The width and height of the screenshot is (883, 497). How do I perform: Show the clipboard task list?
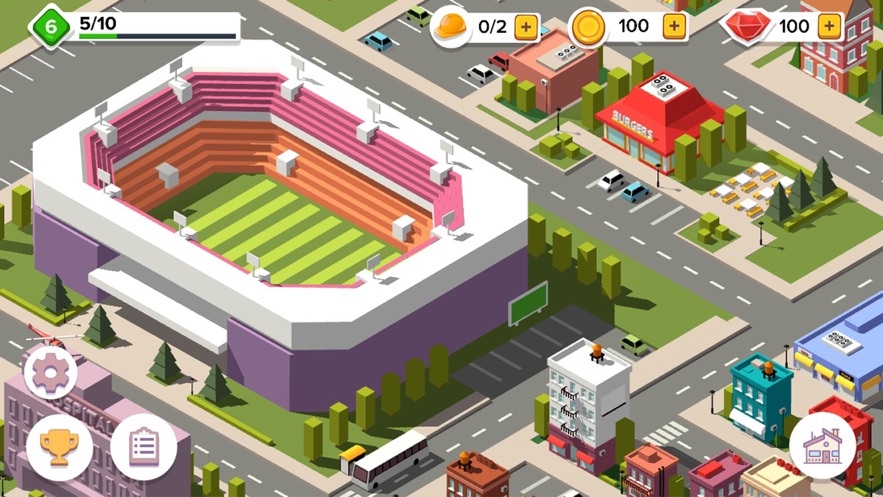tap(144, 447)
